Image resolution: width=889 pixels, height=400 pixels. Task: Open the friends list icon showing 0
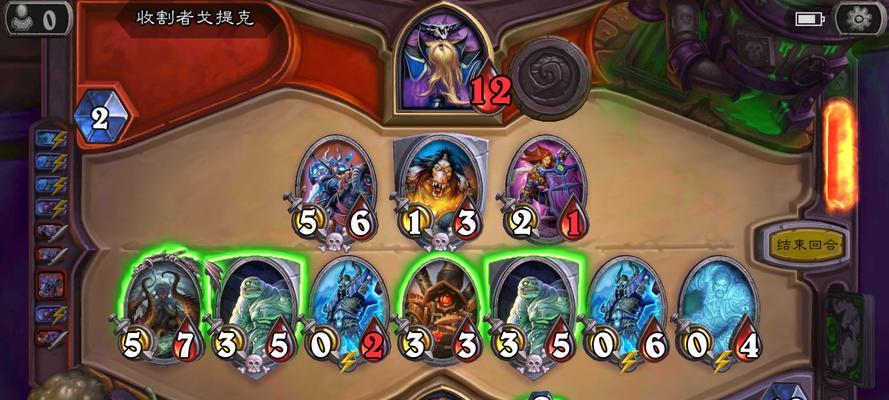pyautogui.click(x=36, y=17)
